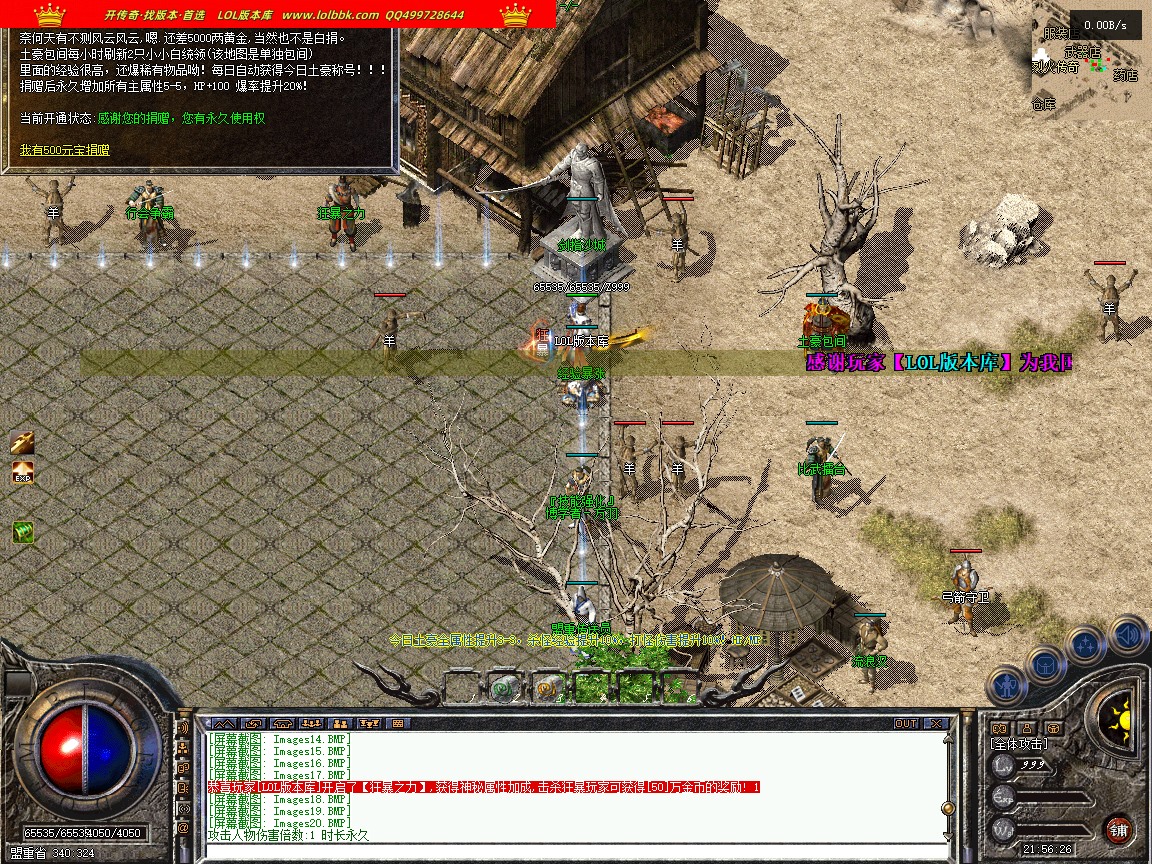This screenshot has height=864, width=1152.
Task: Click the '我有500元宝捐赠' donation link
Action: coord(65,150)
